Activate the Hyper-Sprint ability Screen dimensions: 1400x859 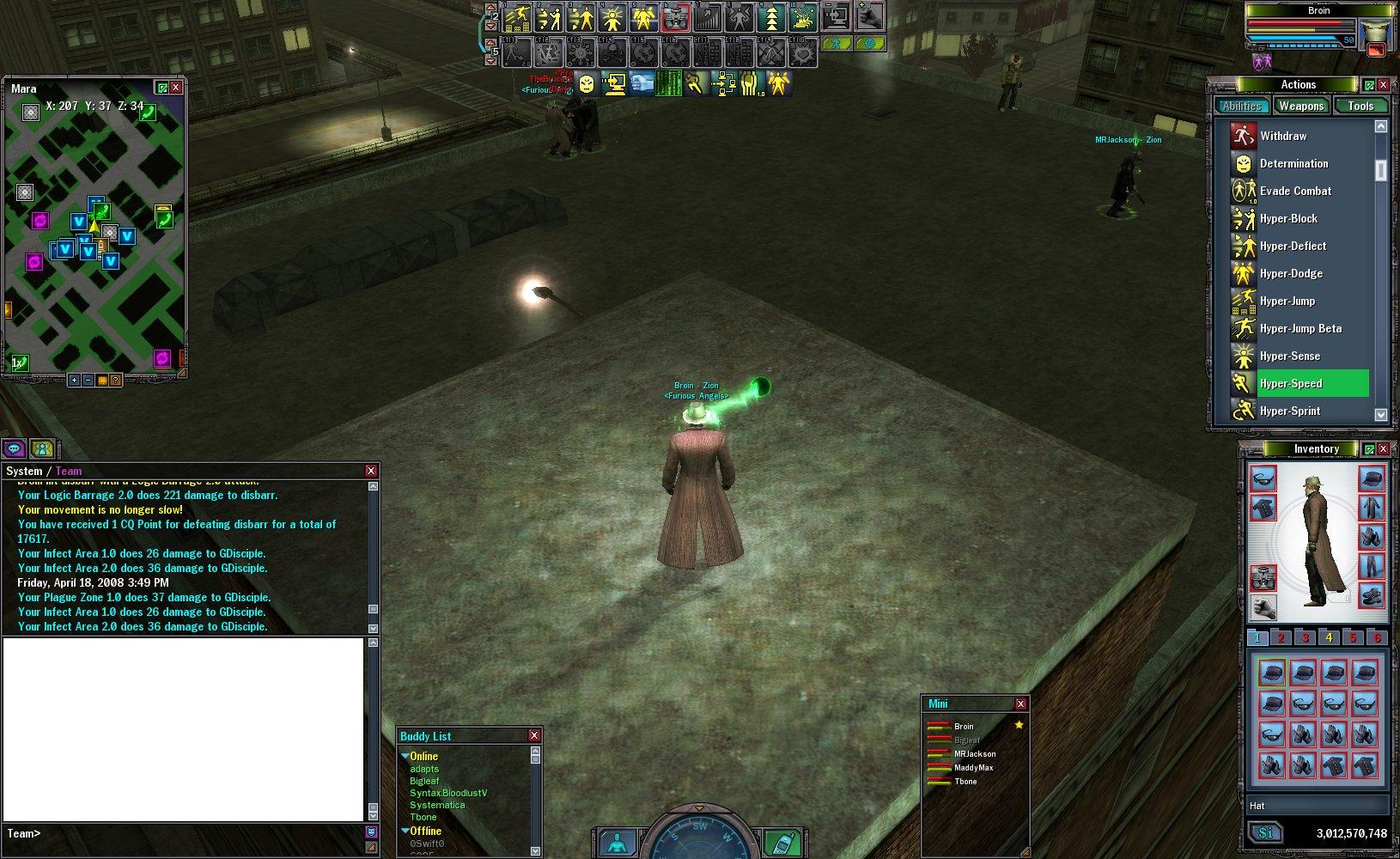tap(1290, 411)
